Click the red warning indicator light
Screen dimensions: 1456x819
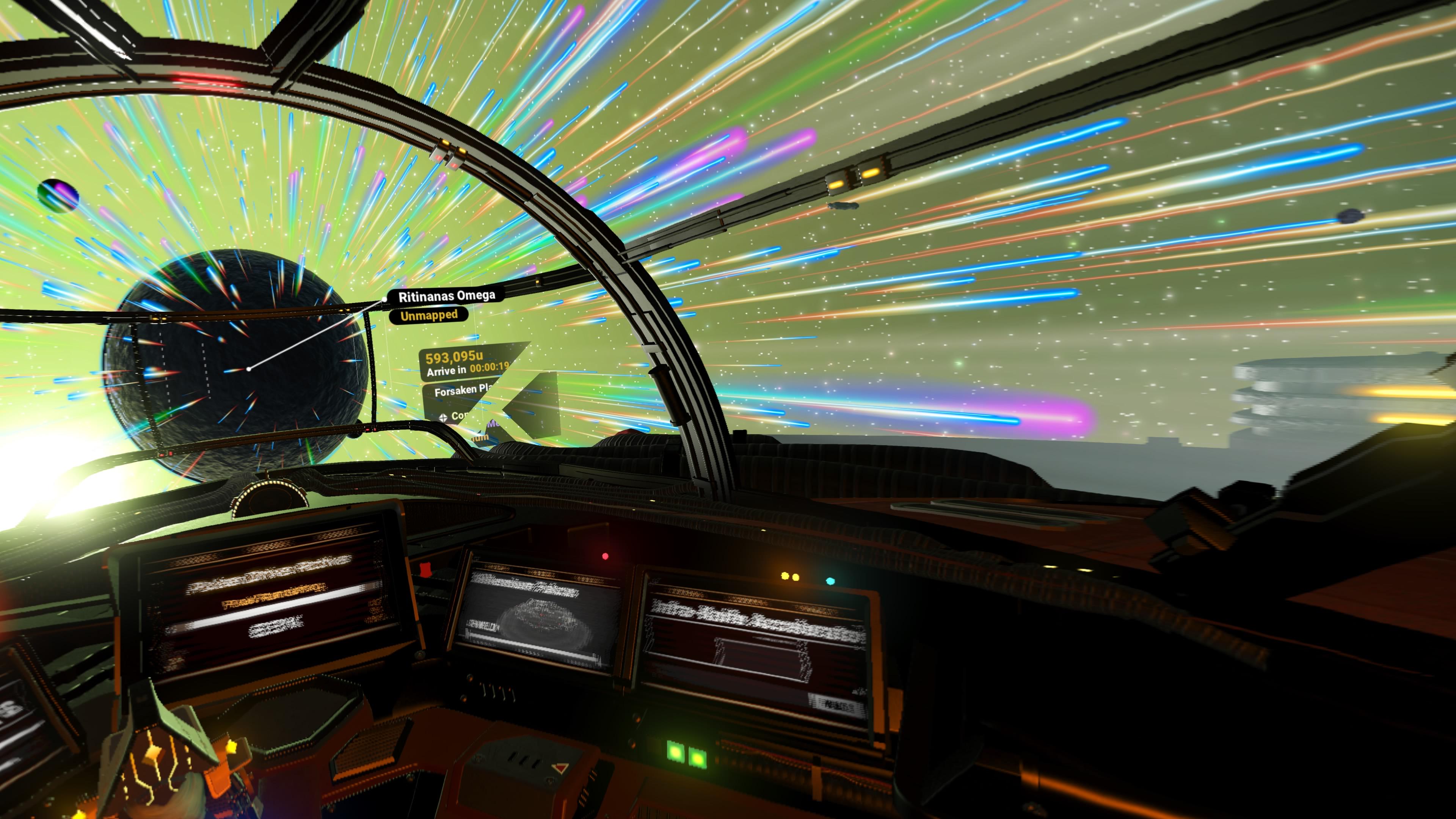click(x=605, y=557)
